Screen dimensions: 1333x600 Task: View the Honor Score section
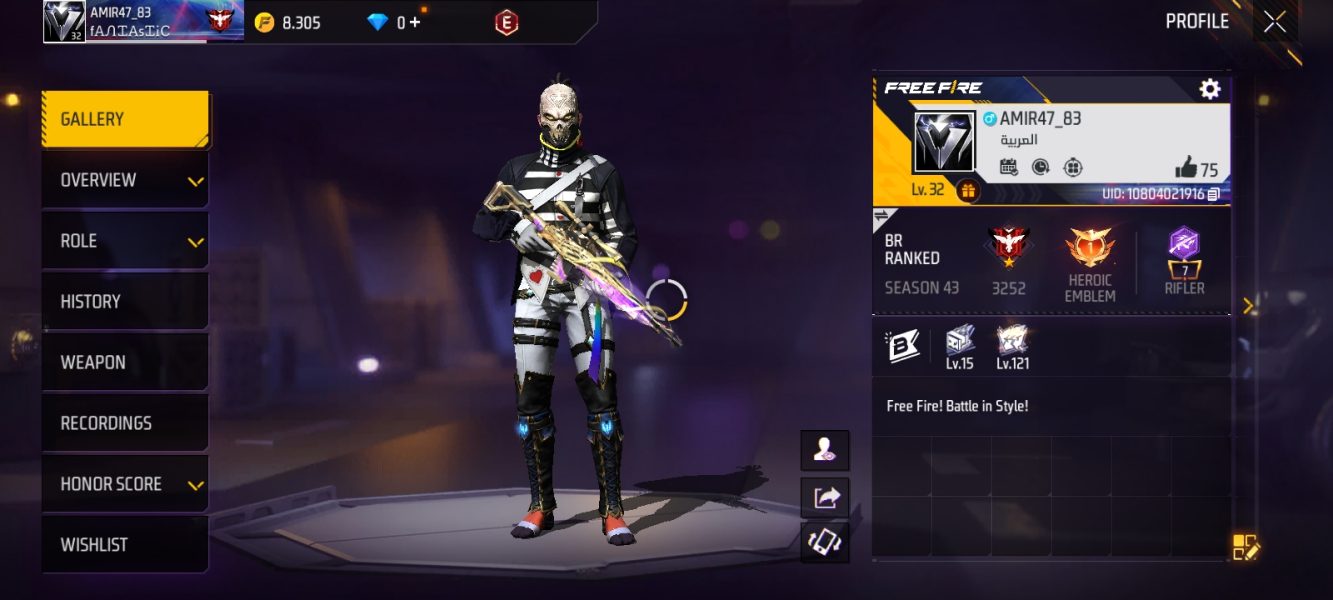click(125, 485)
